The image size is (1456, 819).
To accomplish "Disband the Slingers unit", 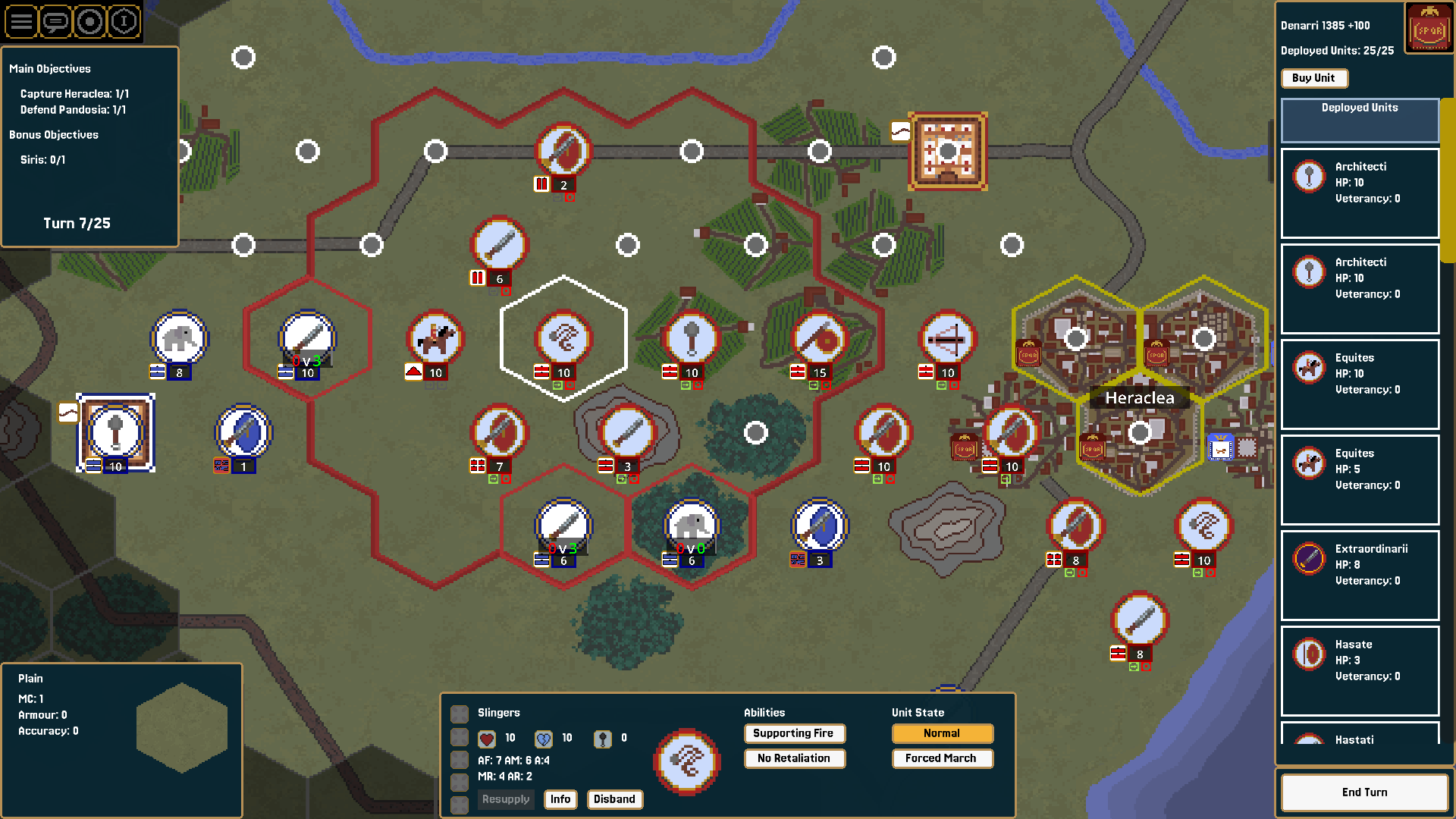I will coord(614,799).
